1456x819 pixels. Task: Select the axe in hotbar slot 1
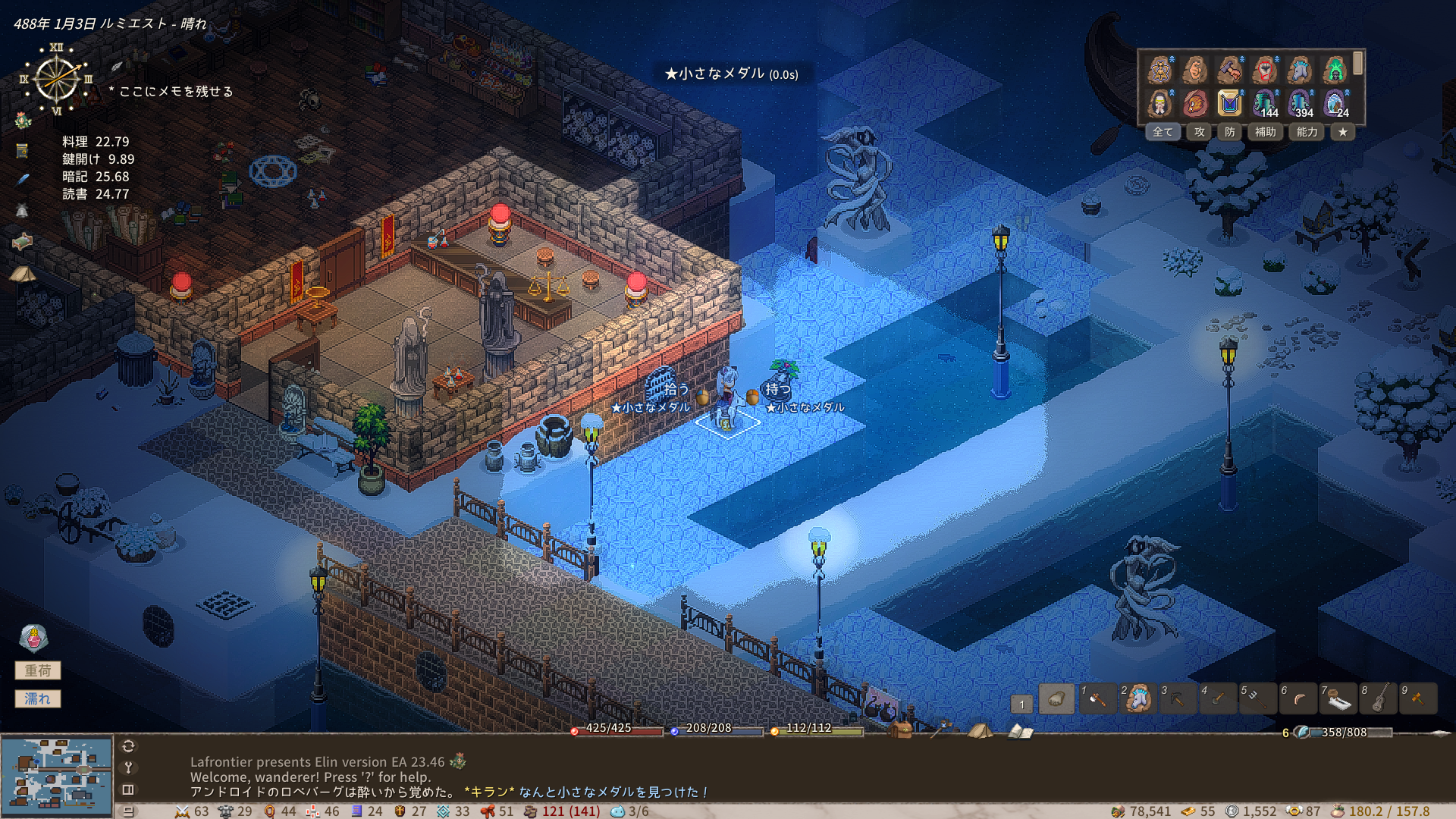1097,698
